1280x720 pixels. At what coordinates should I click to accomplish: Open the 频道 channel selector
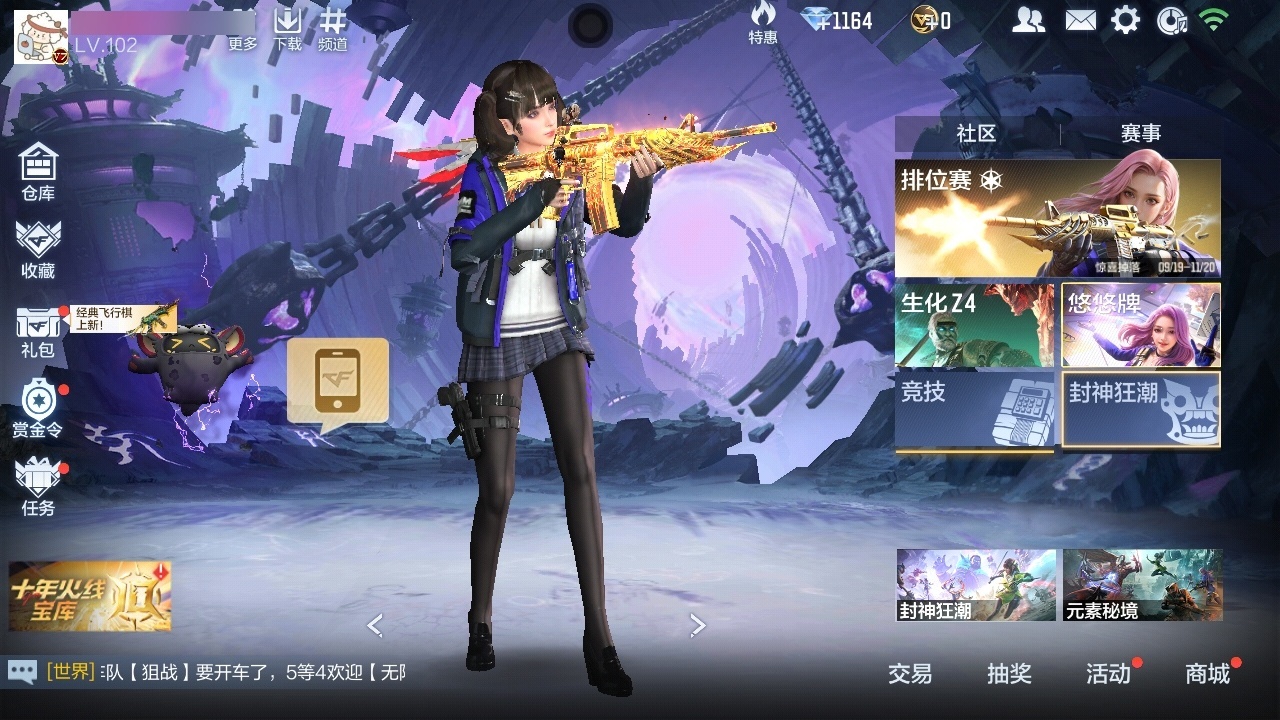[x=333, y=28]
